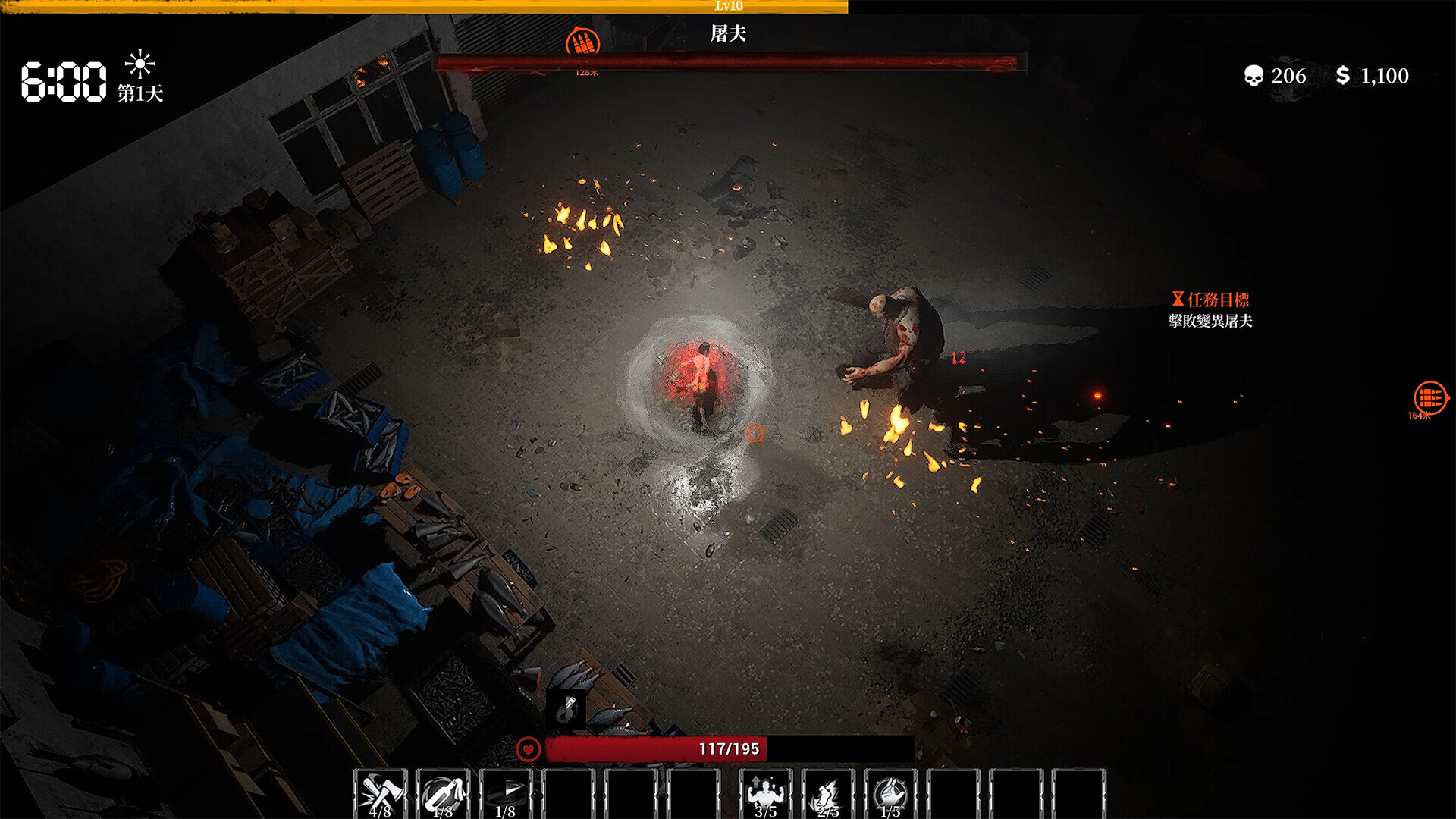Click the ammo waypoint marker near boss bar
Image resolution: width=1456 pixels, height=819 pixels.
tap(582, 42)
